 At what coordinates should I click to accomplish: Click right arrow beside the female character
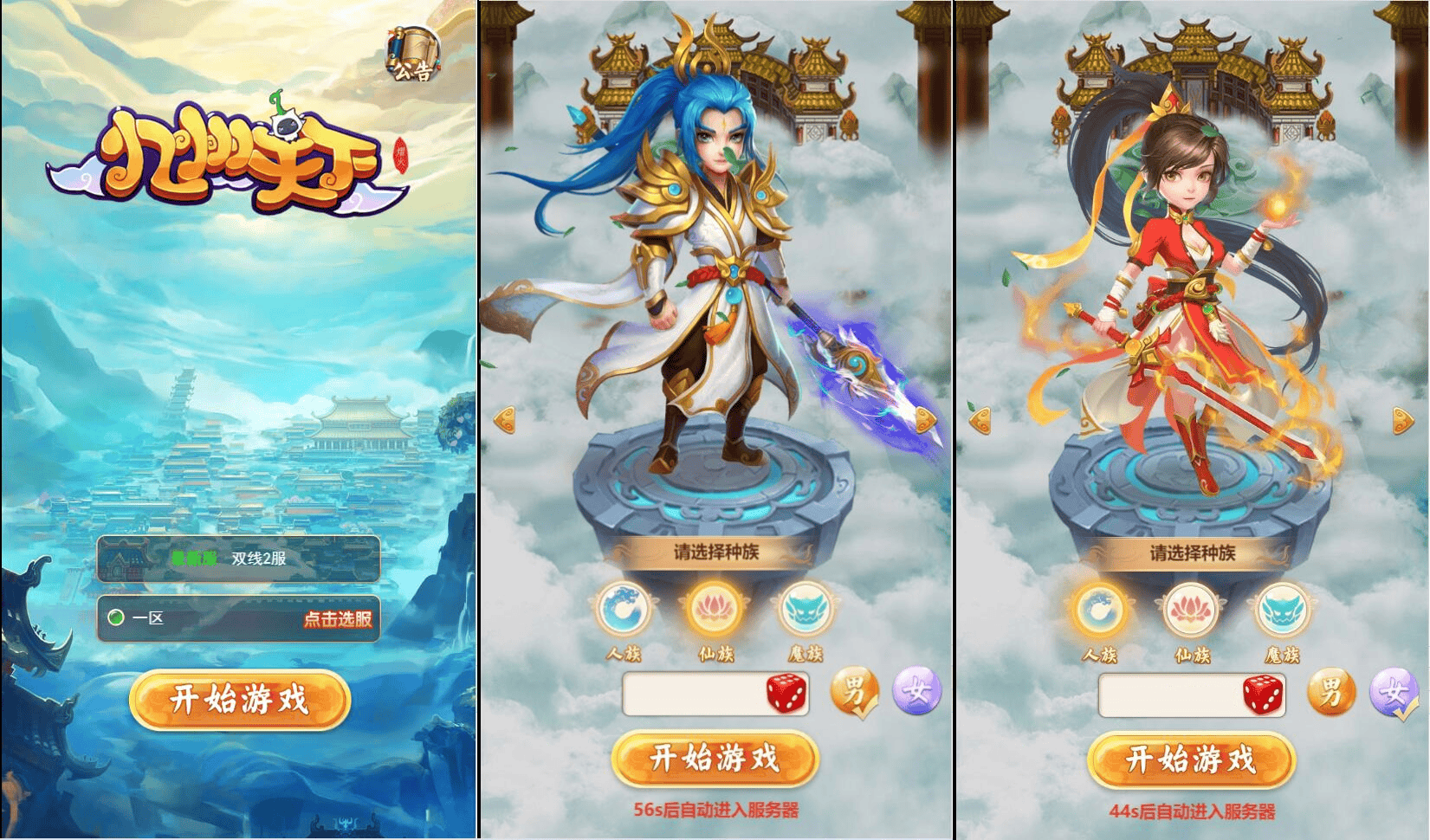tap(1404, 419)
